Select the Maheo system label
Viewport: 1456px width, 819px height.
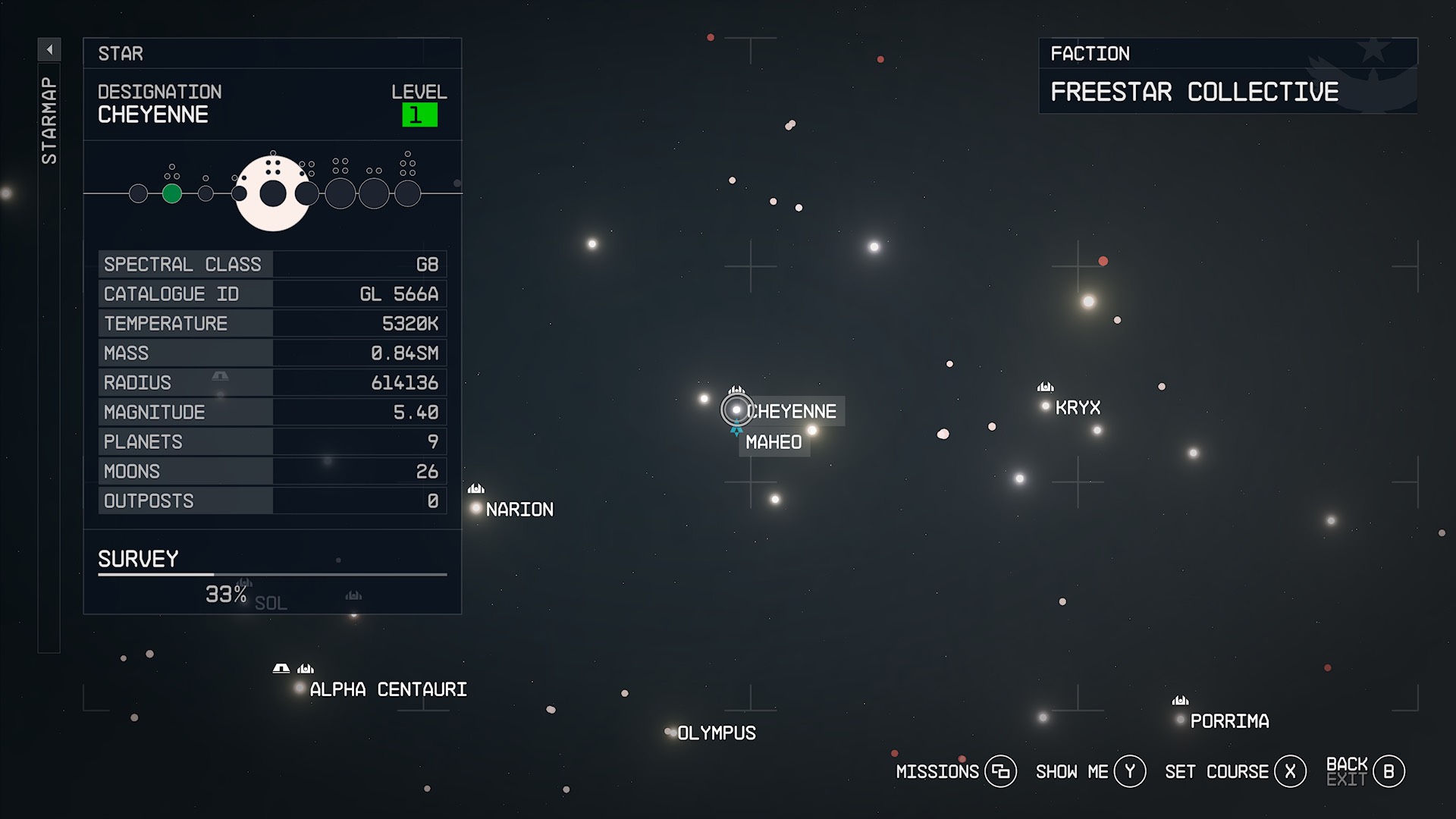tap(773, 442)
